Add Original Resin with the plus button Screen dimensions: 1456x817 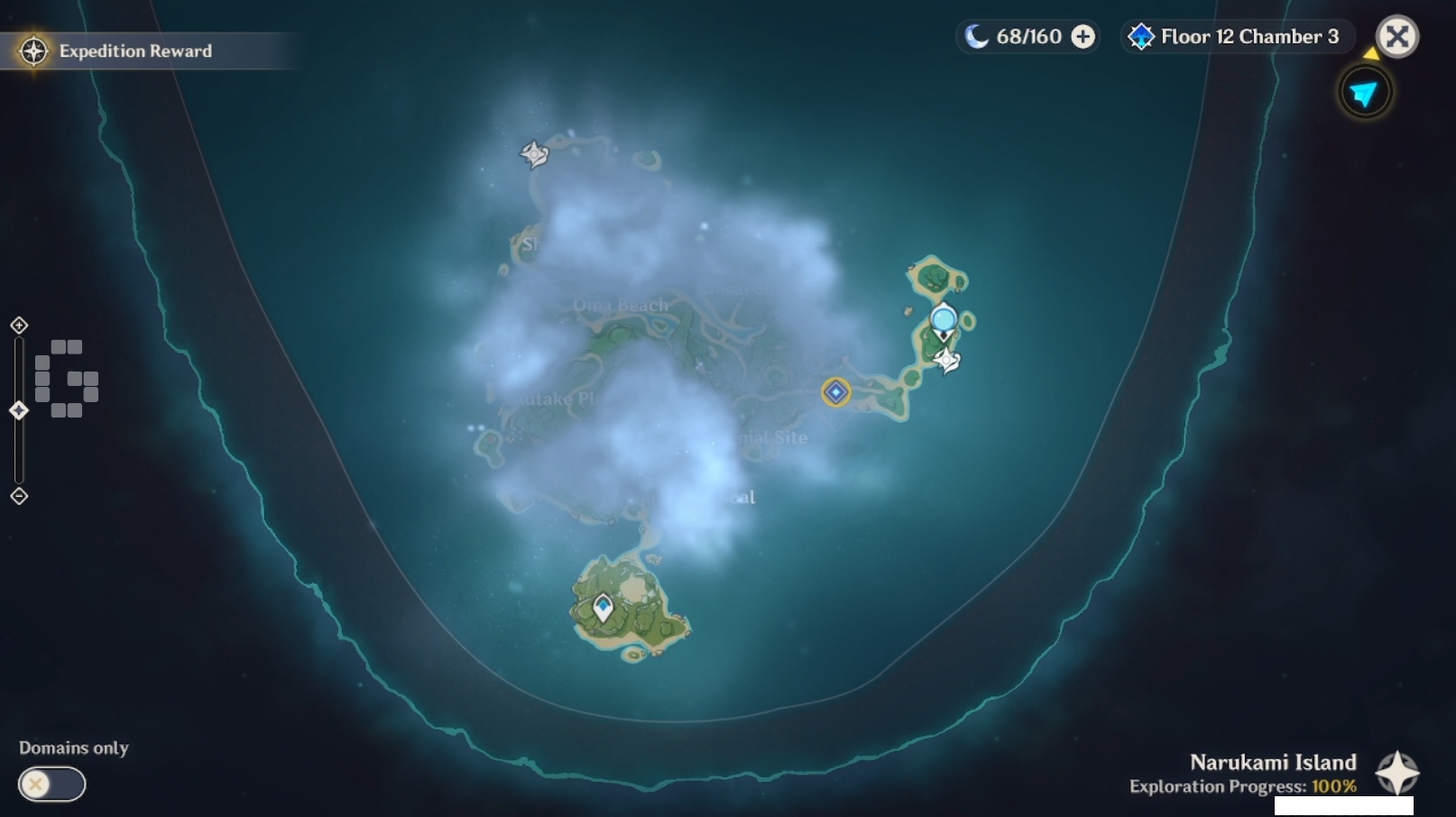point(1083,37)
